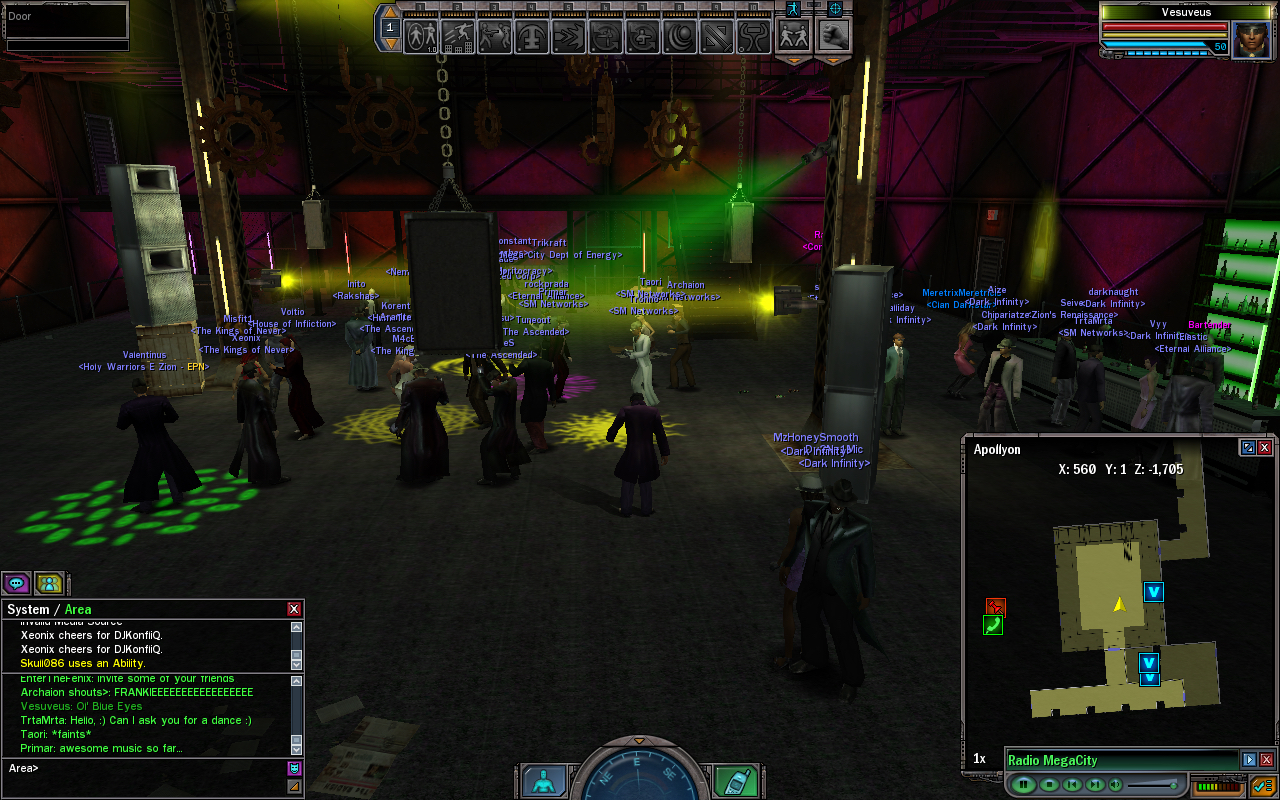The image size is (1280, 800).
Task: Select the crescent moon ability in slot 8
Action: tap(680, 36)
